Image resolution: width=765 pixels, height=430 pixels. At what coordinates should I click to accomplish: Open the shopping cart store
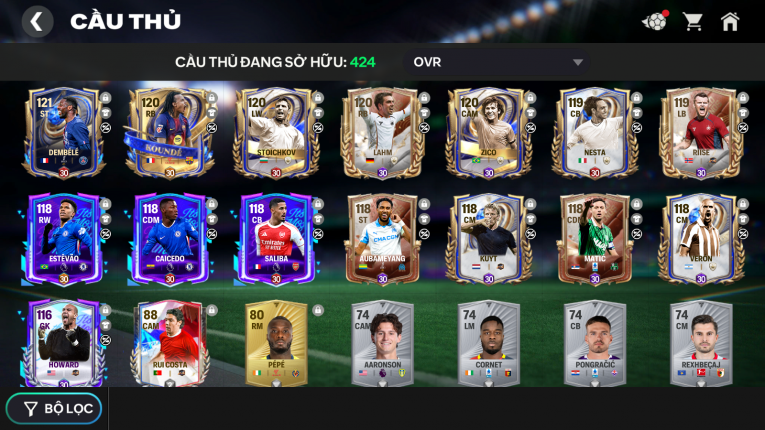(692, 21)
